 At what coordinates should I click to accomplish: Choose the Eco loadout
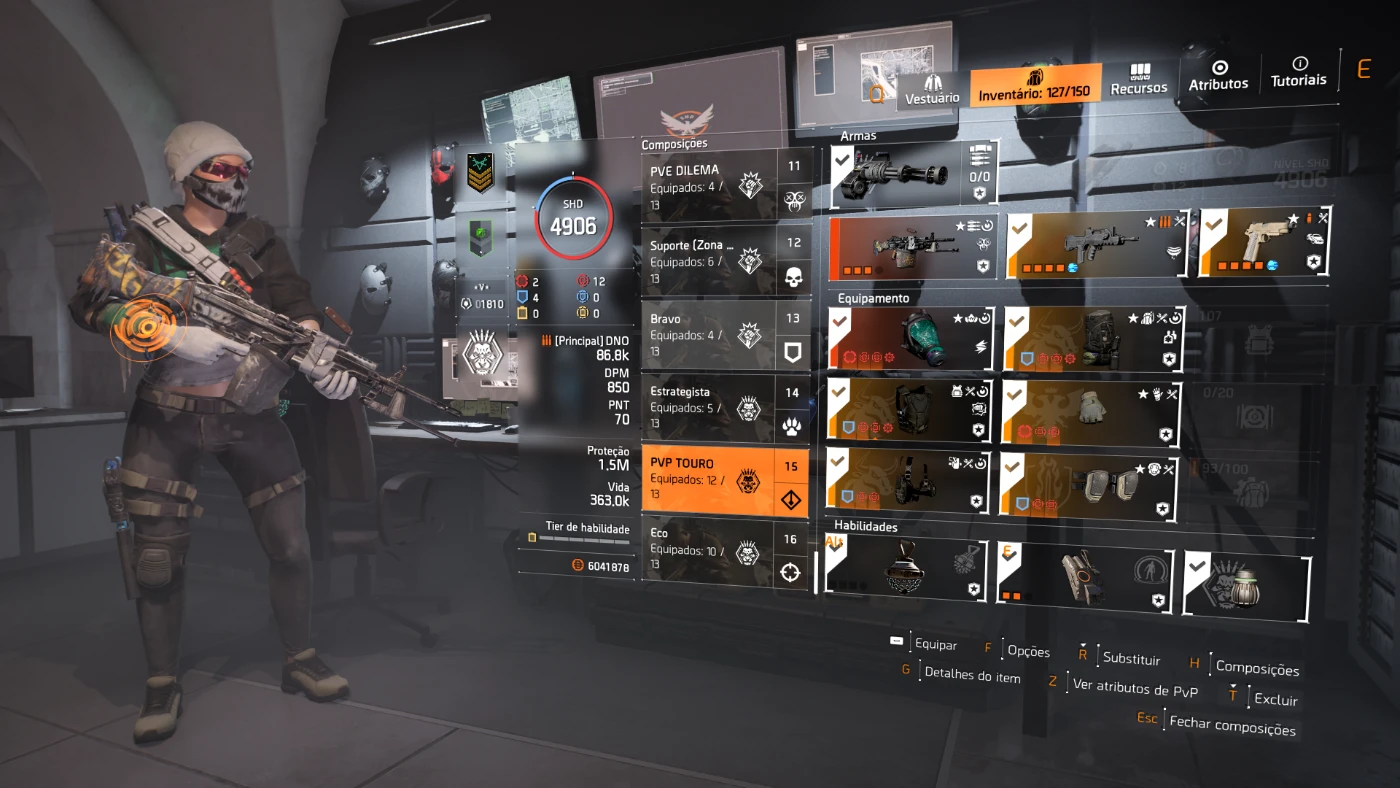710,550
